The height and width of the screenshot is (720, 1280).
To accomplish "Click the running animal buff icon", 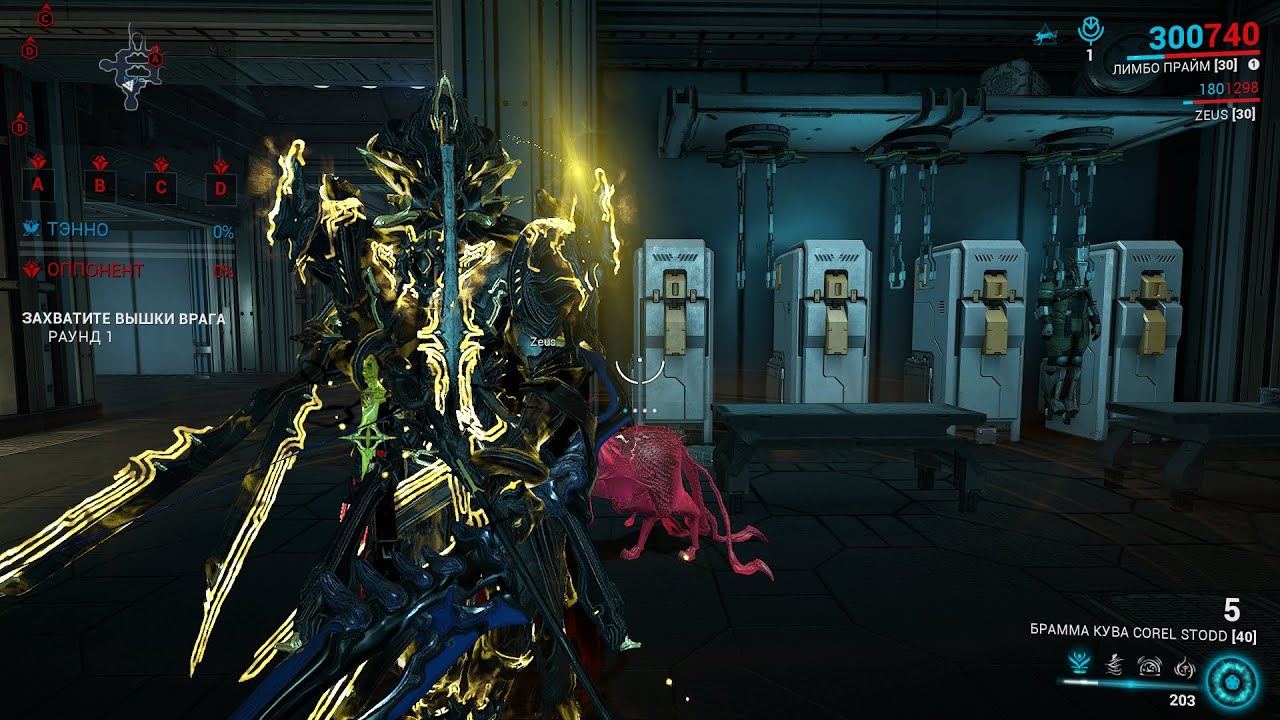I will coord(1045,36).
